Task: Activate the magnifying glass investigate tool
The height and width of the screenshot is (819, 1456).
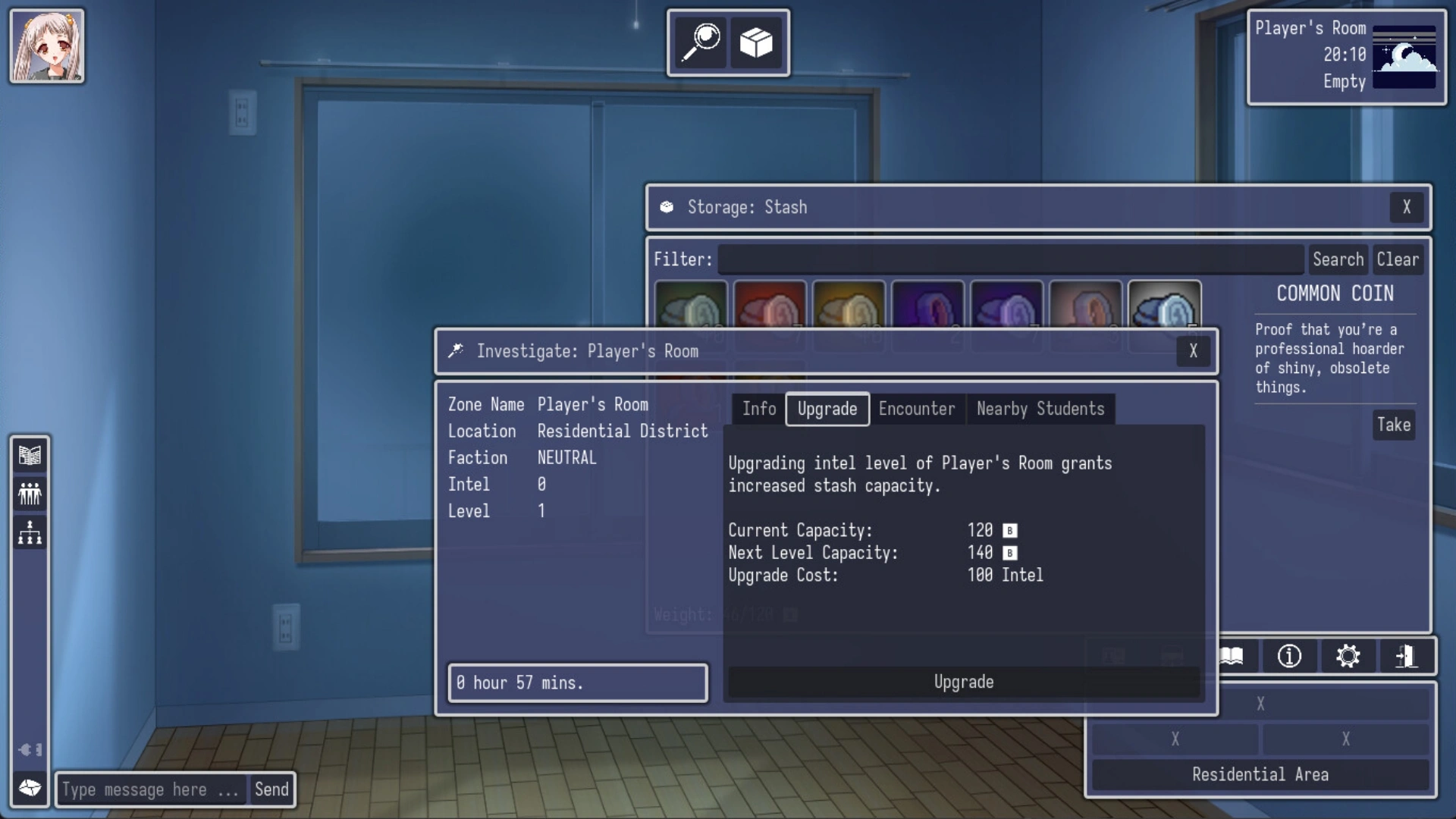Action: pos(701,42)
